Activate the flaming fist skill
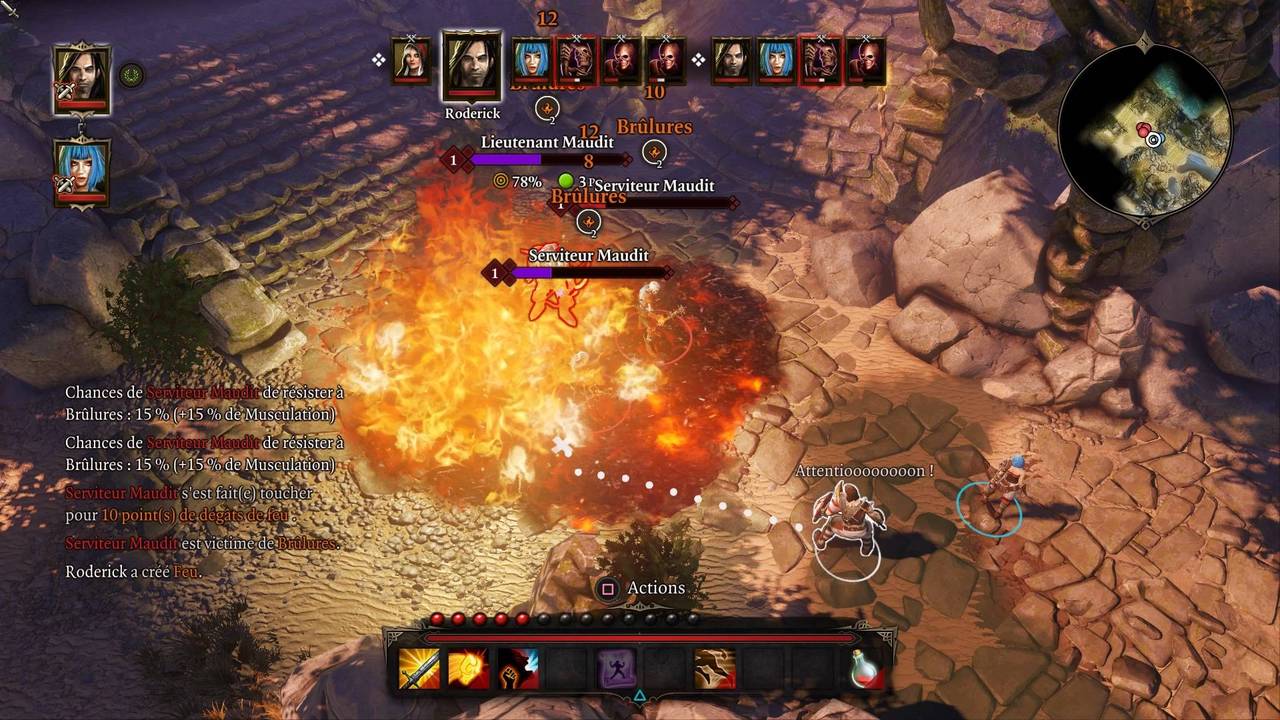Screen dimensions: 1280x720 coord(468,668)
